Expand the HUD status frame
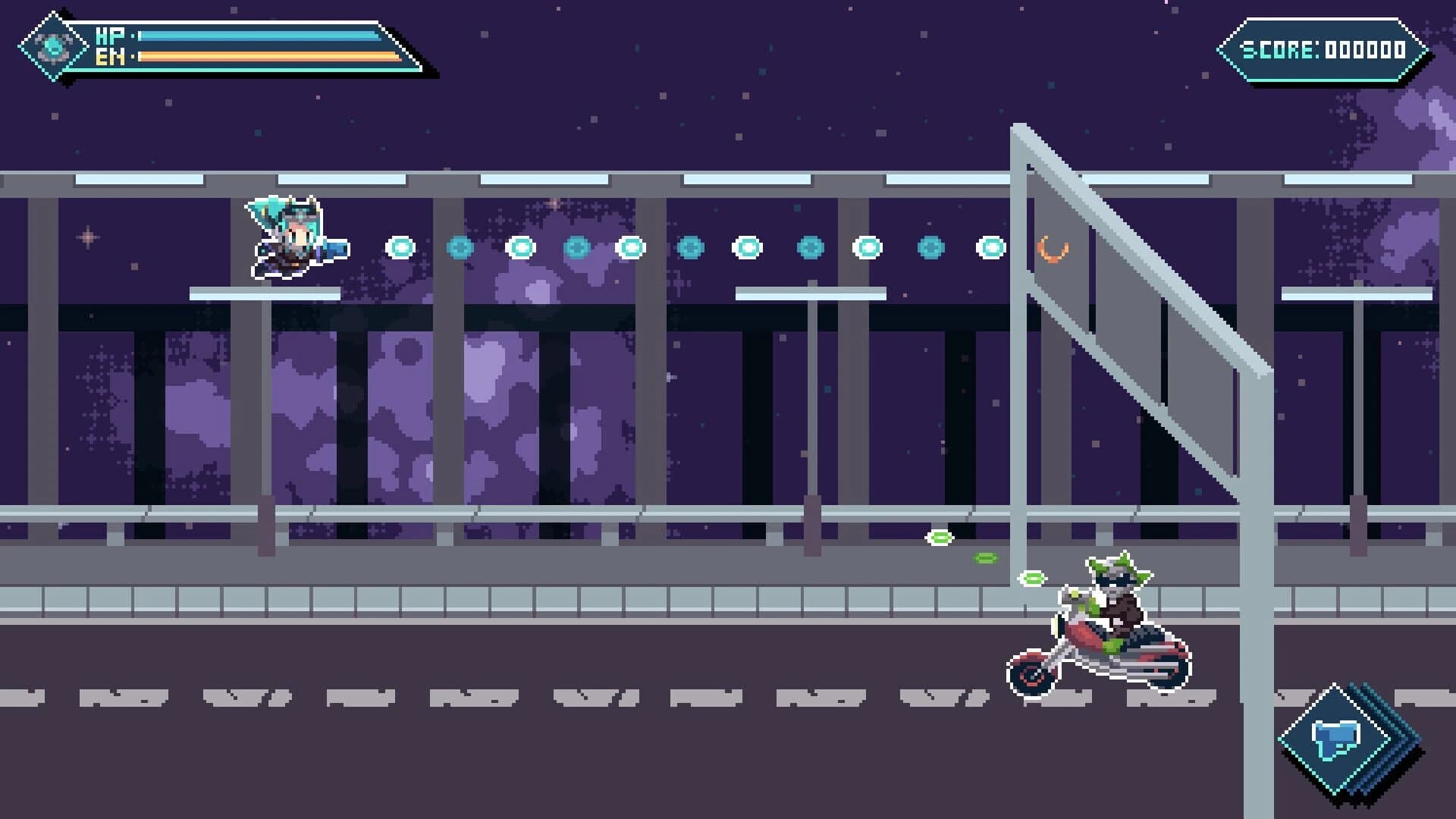 [x=227, y=44]
